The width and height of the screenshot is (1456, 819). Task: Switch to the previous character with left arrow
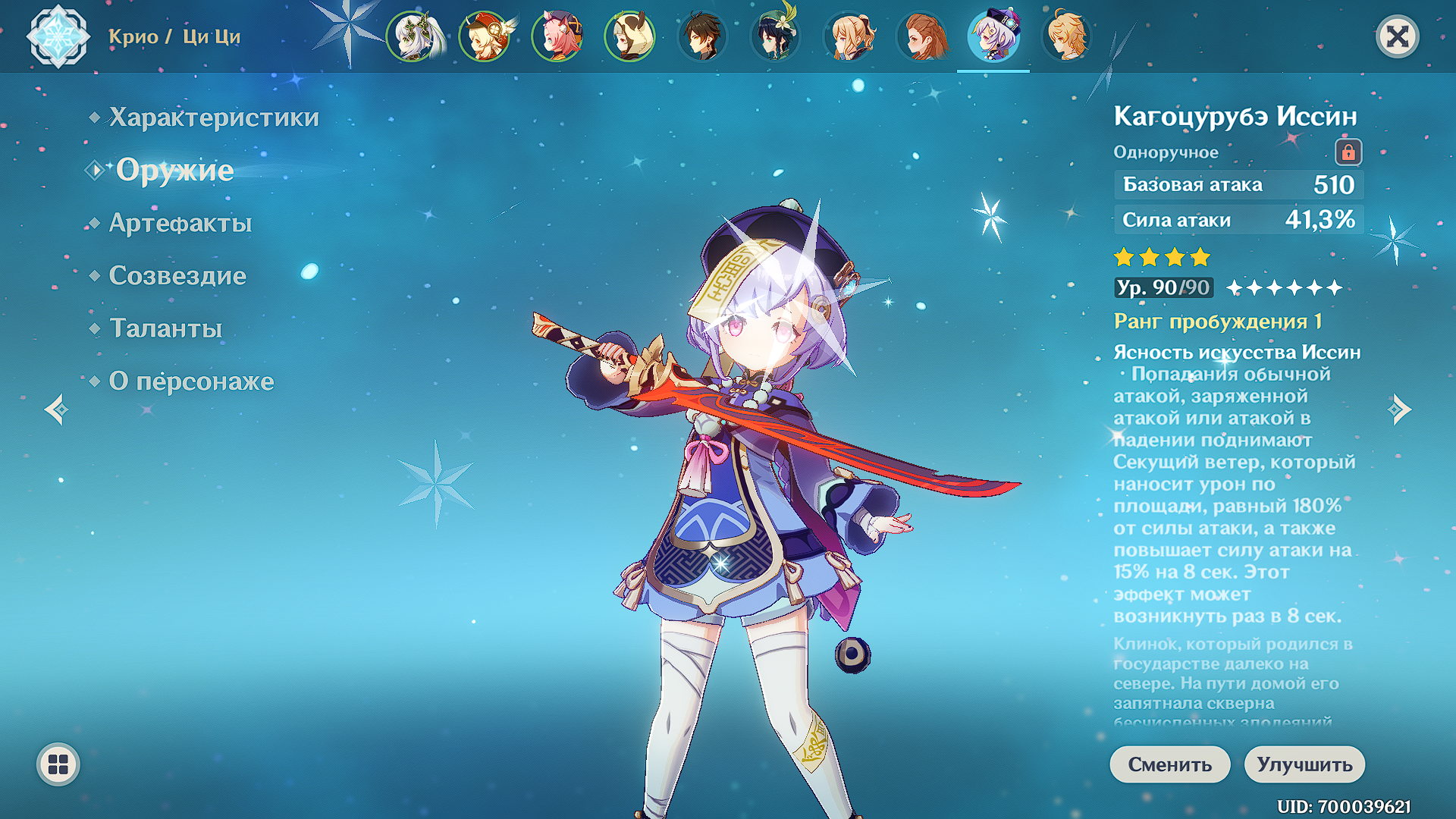tap(57, 410)
